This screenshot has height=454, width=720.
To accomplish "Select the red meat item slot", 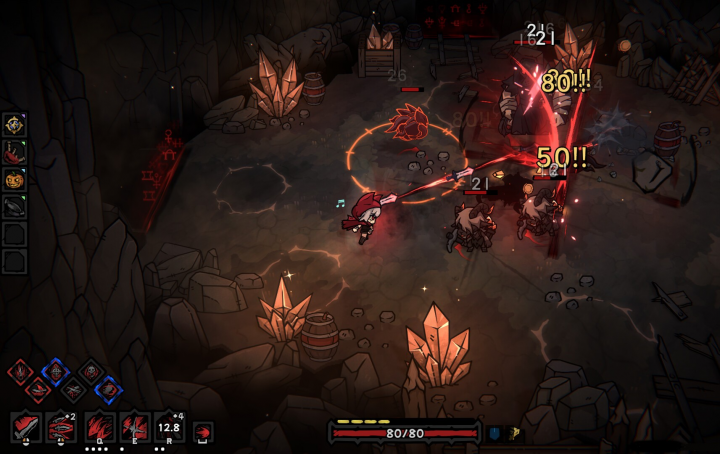I will [x=14, y=152].
